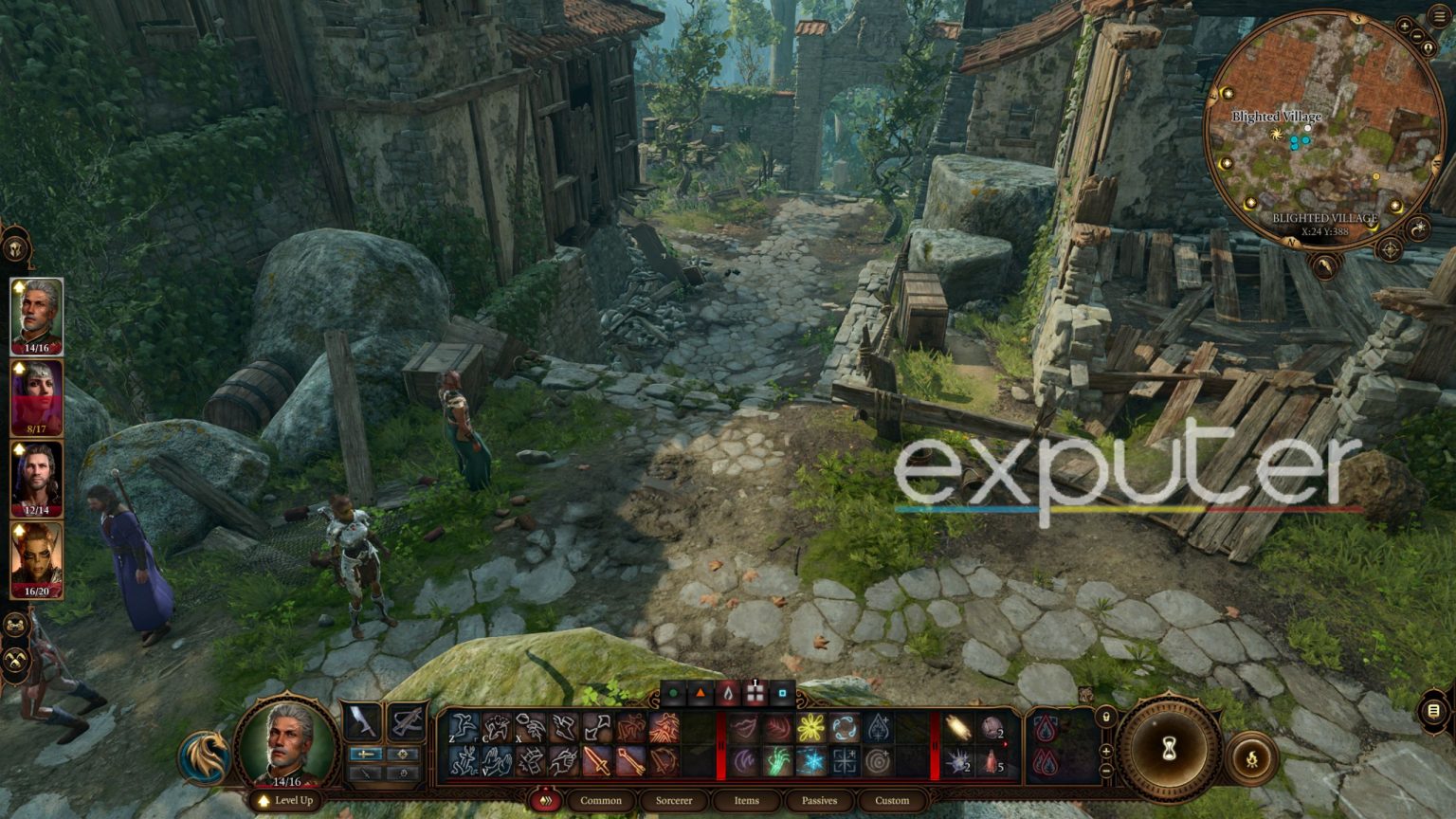
Task: Open the combat log icon top right
Action: point(1438,14)
